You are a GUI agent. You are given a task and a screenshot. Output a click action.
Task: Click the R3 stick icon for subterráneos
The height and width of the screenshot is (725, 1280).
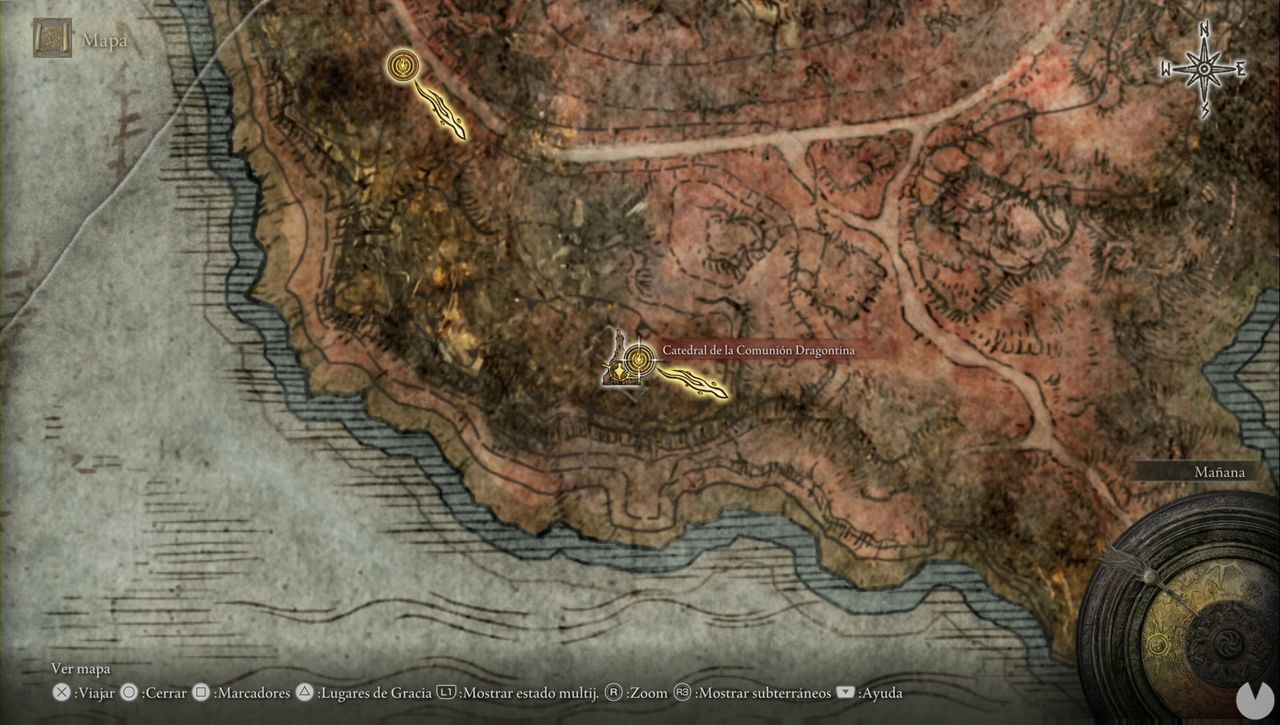pos(680,692)
